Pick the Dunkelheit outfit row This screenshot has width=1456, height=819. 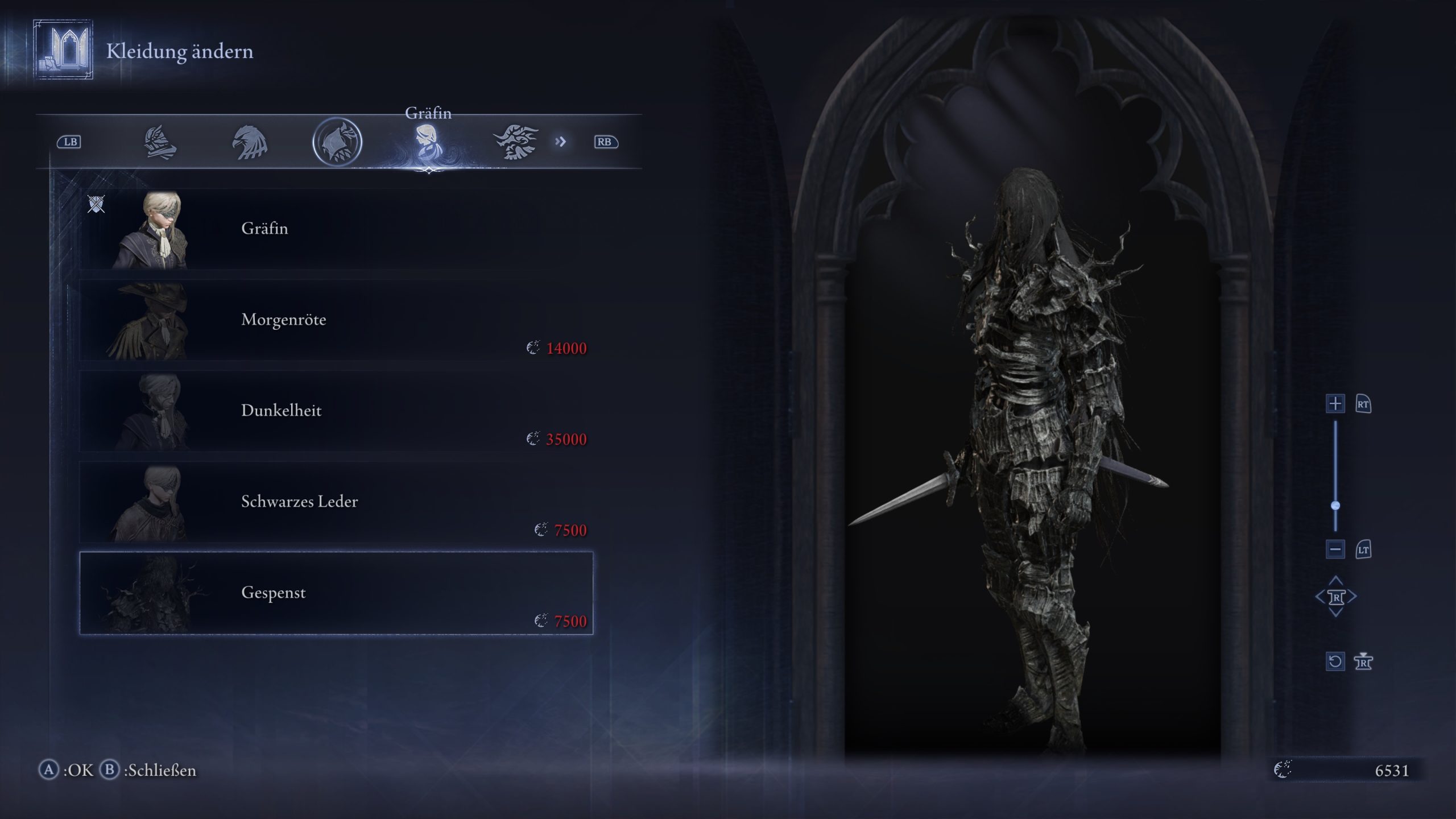point(336,411)
